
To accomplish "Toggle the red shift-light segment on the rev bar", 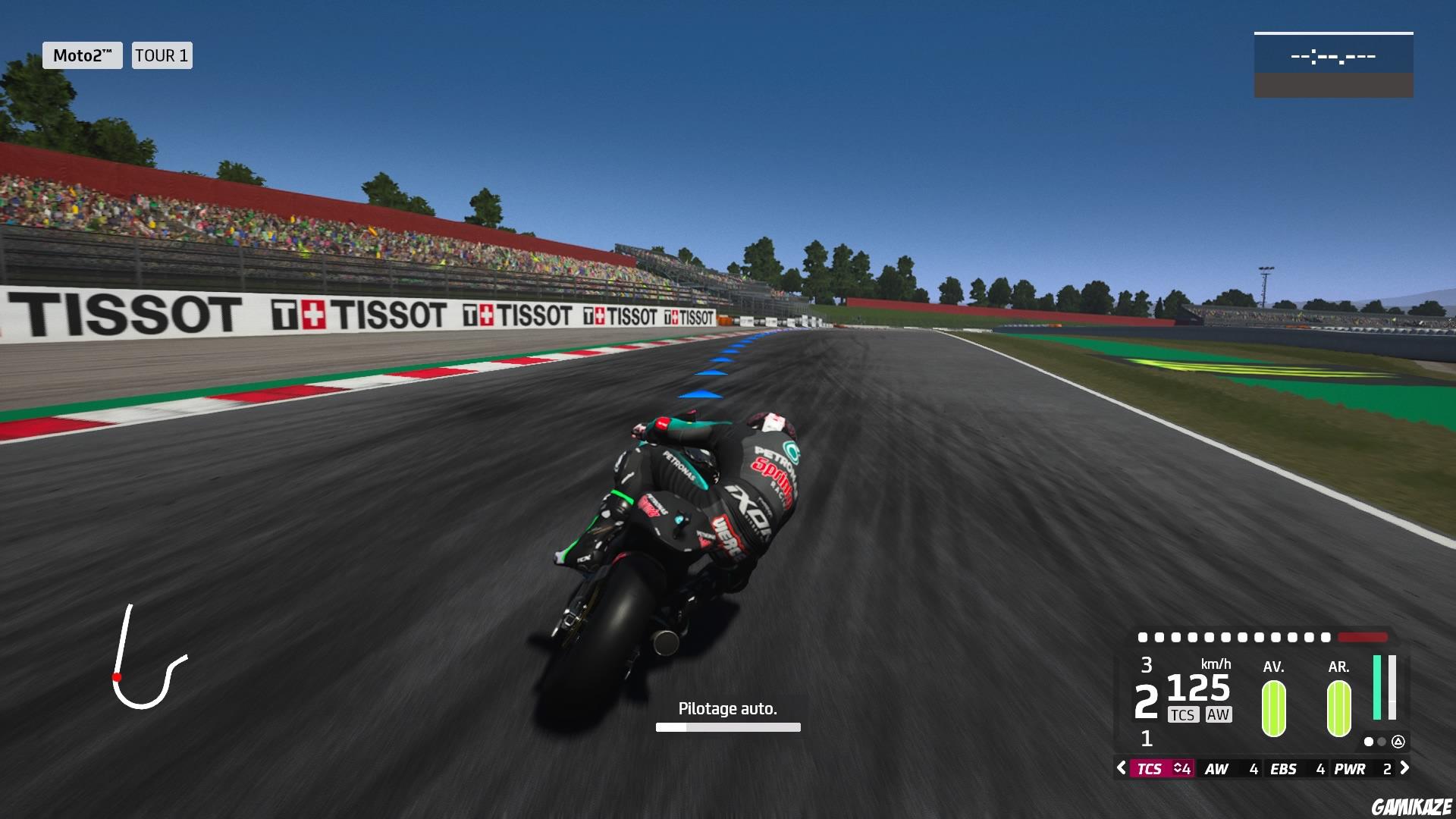I will 1362,637.
